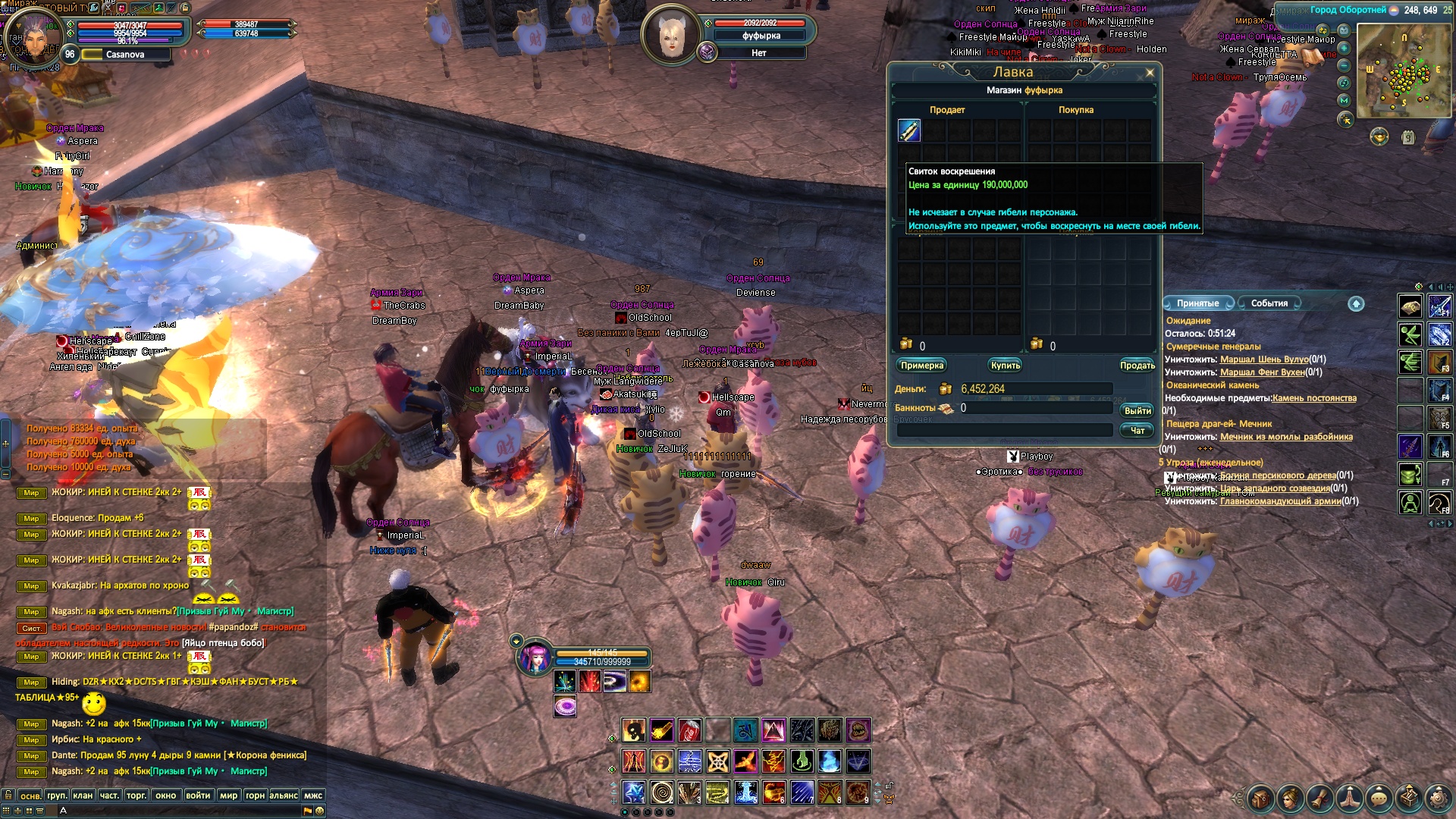The image size is (1456, 819).
Task: Follow the Камень постоянства quest link
Action: pos(1314,398)
